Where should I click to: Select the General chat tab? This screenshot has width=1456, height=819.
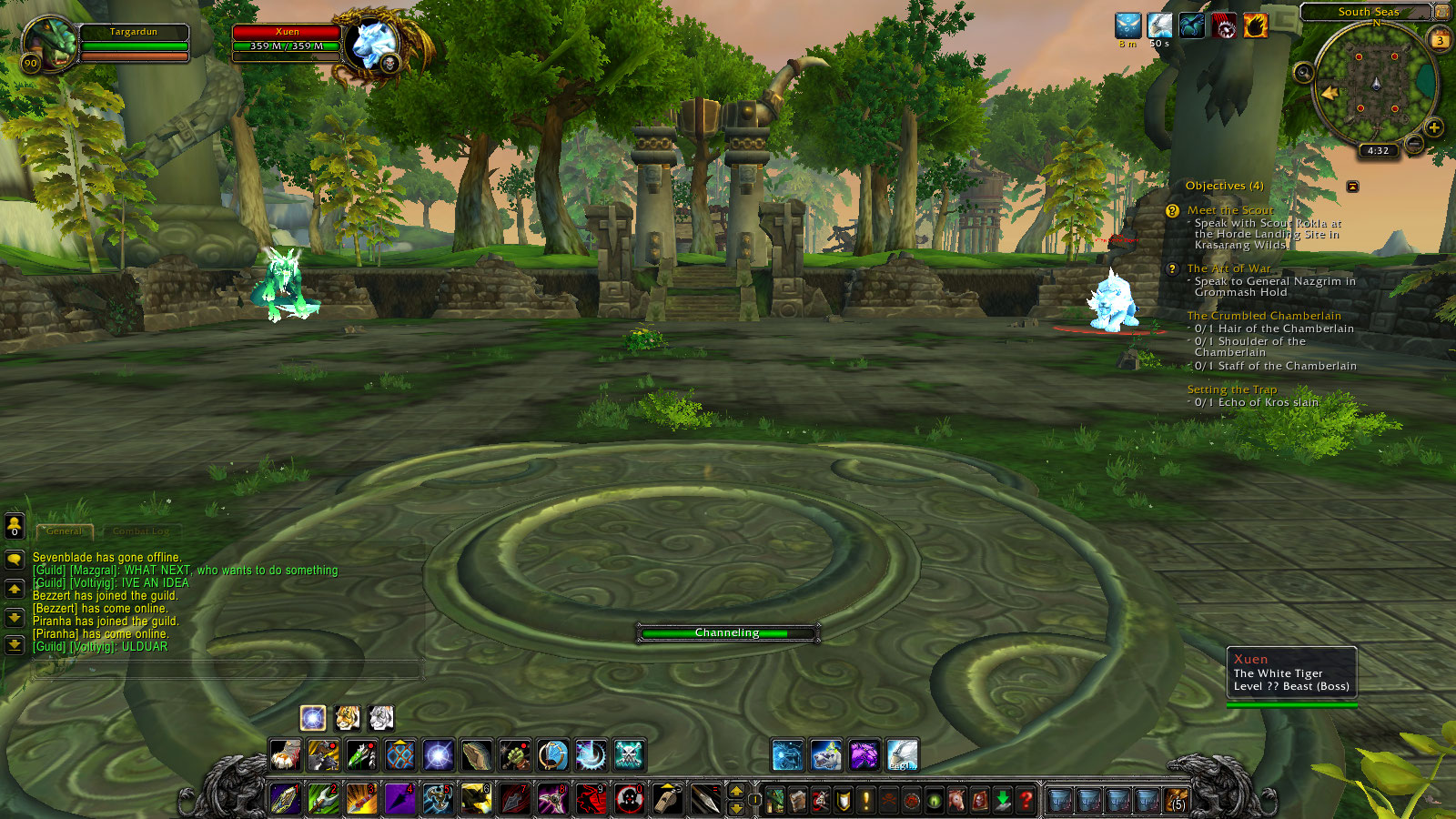(64, 531)
